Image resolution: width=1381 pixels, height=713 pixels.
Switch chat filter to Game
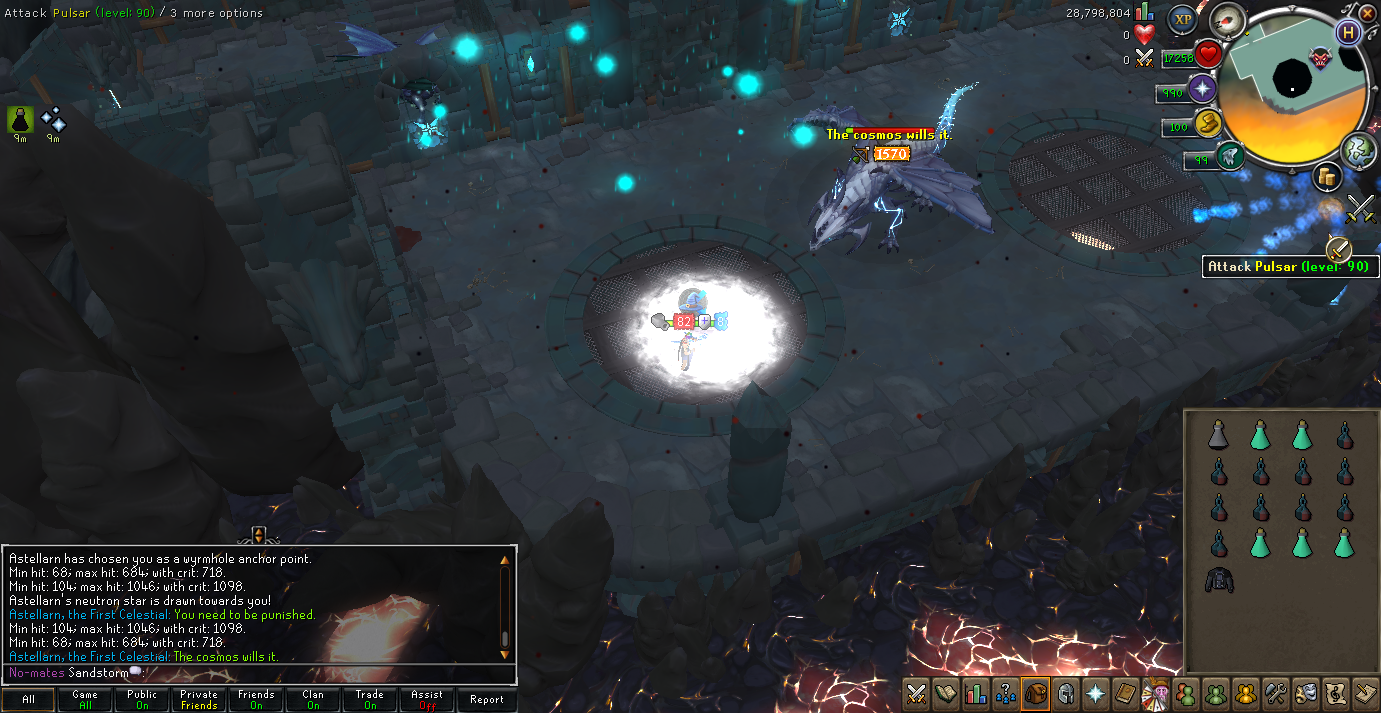point(85,700)
